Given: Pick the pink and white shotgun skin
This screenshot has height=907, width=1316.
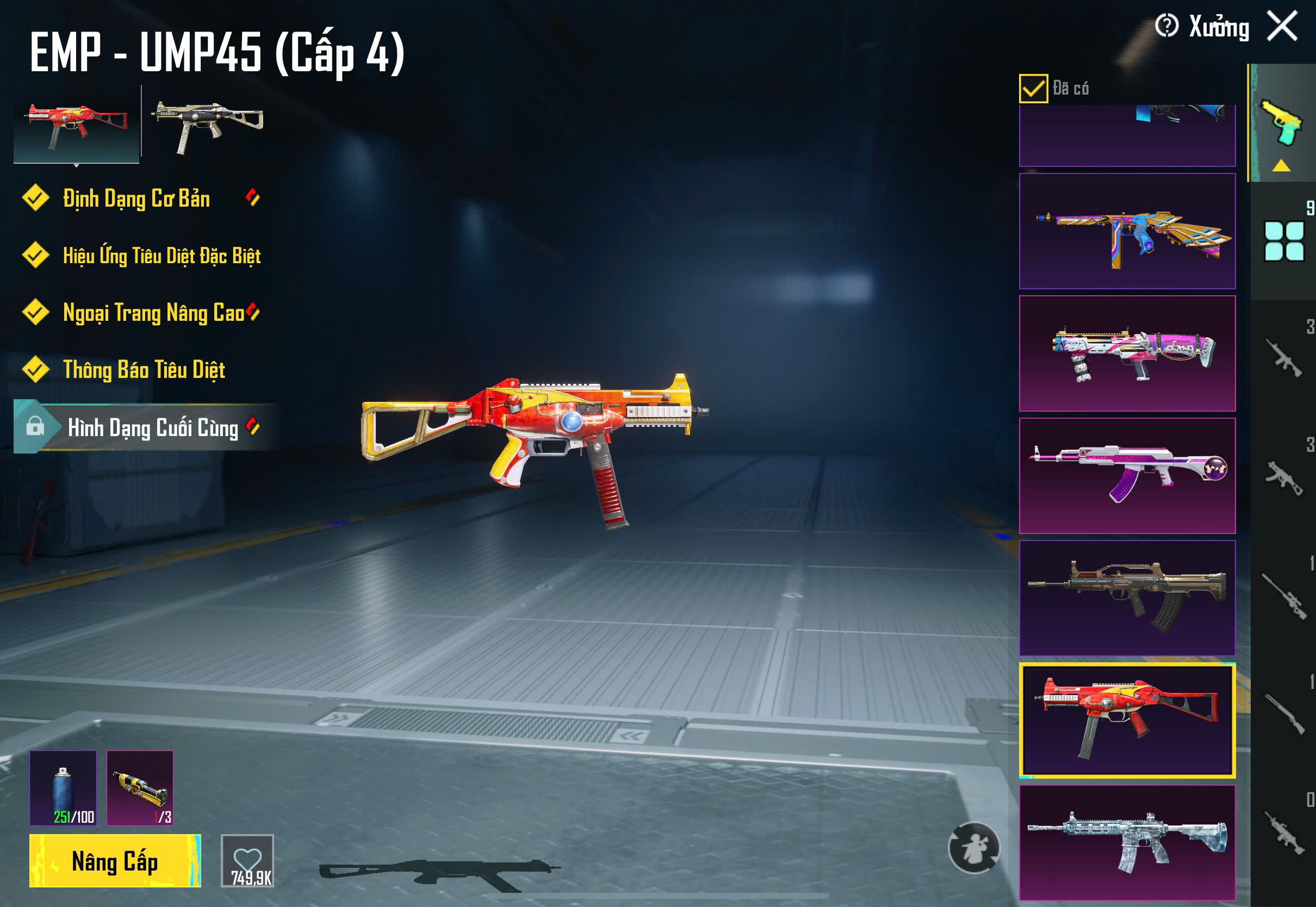Looking at the screenshot, I should 1127,353.
